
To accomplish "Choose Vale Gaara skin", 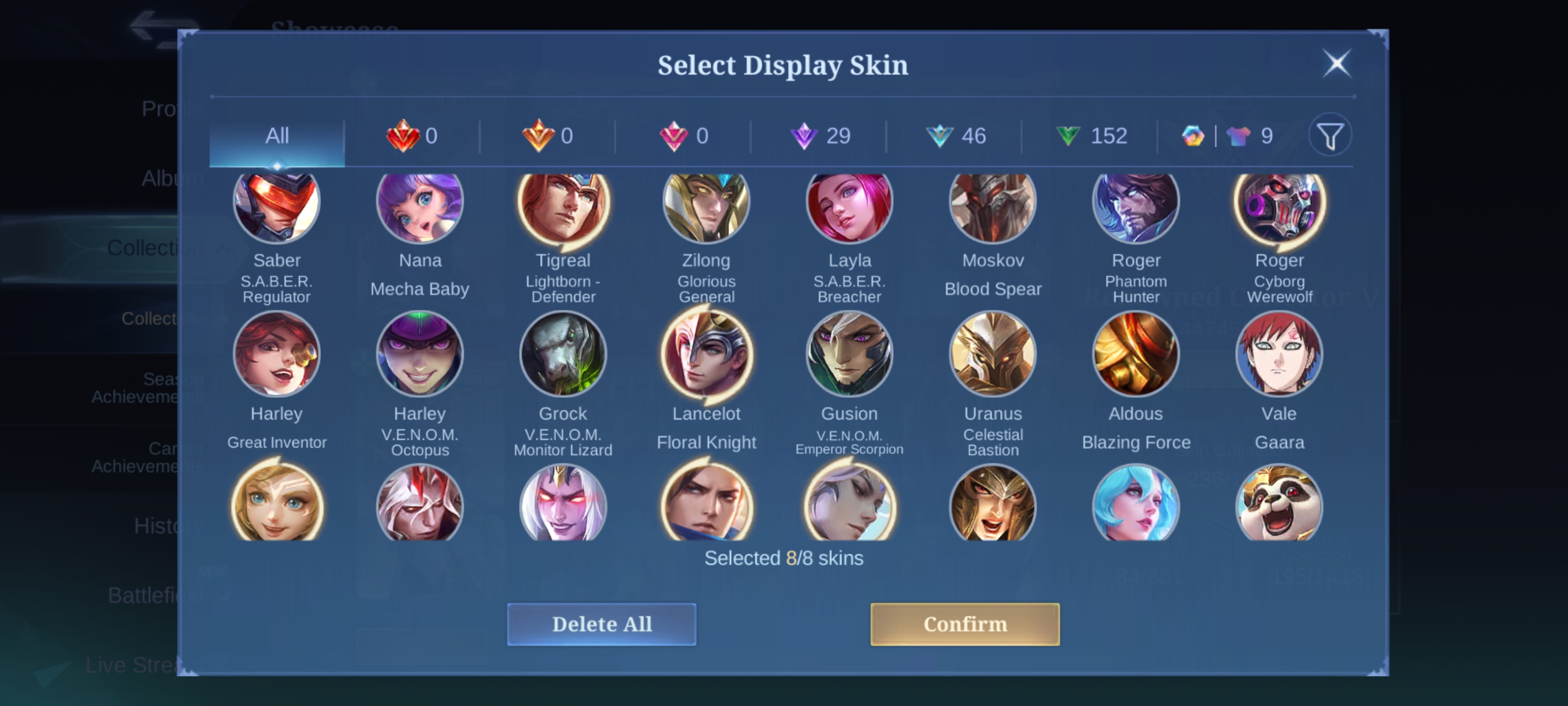I will coord(1279,355).
